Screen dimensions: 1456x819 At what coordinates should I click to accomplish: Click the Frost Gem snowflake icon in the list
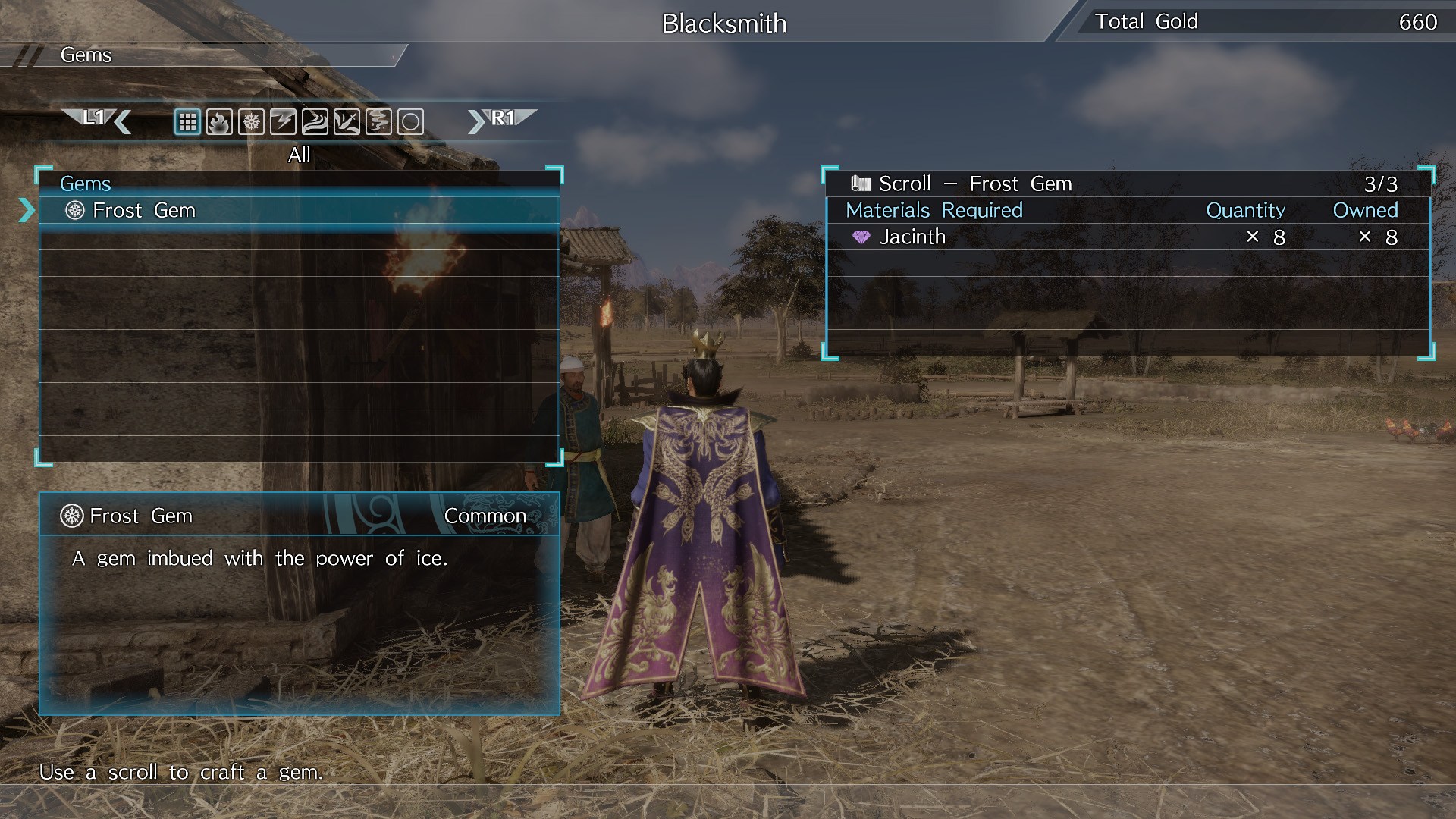tap(74, 211)
